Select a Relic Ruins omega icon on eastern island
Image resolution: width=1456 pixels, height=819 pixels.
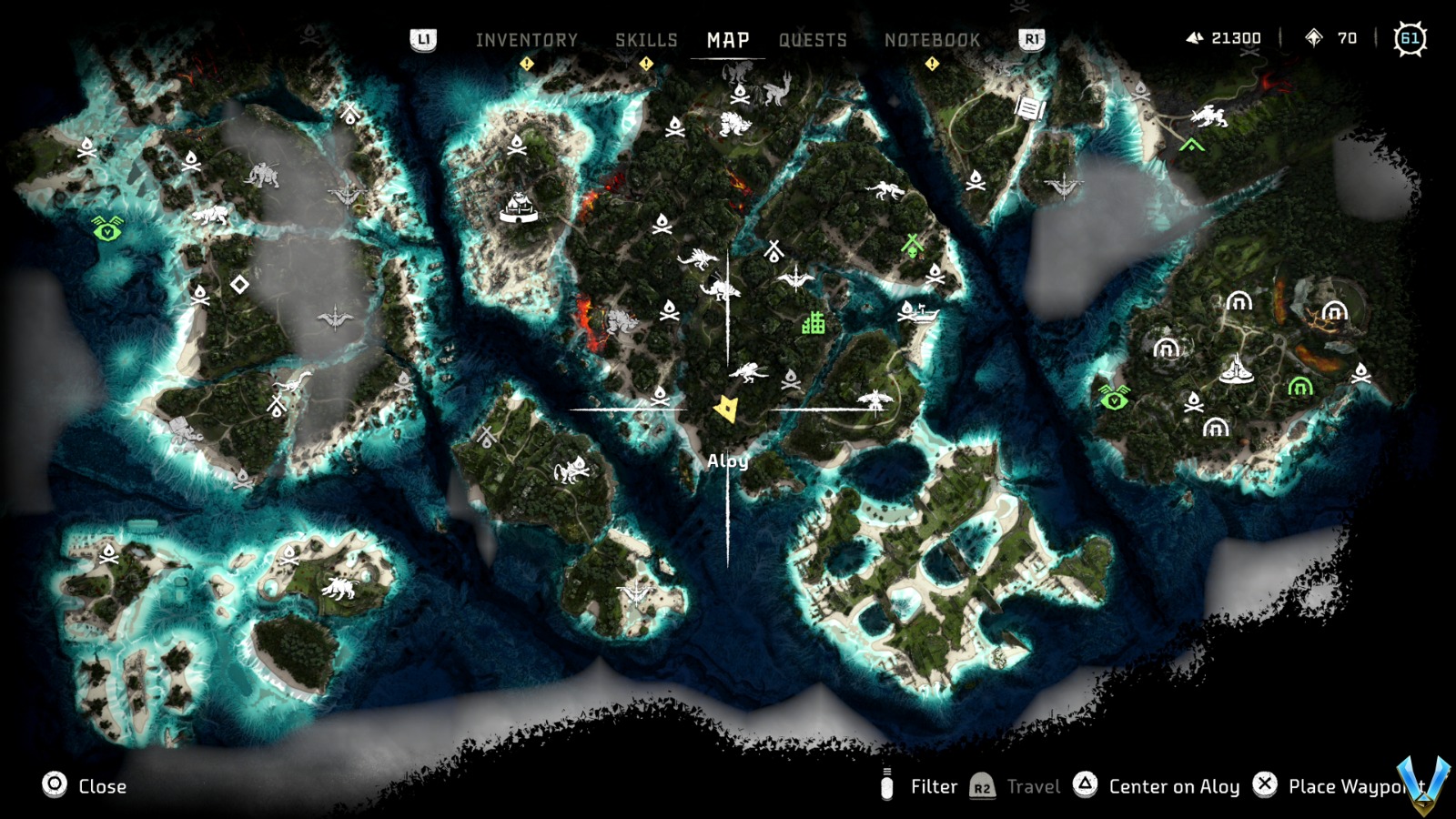[1239, 303]
